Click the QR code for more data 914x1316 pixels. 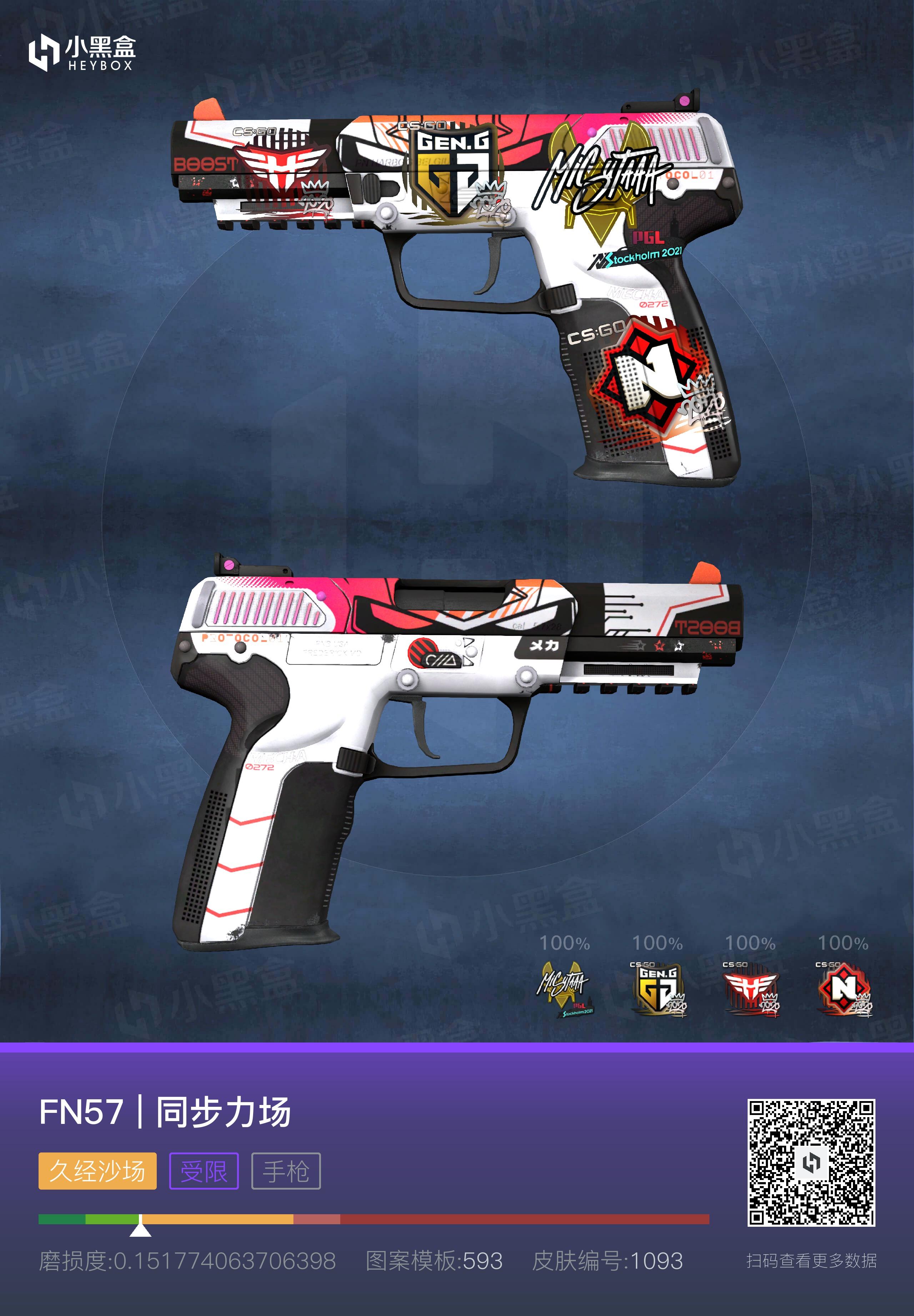pos(811,1162)
